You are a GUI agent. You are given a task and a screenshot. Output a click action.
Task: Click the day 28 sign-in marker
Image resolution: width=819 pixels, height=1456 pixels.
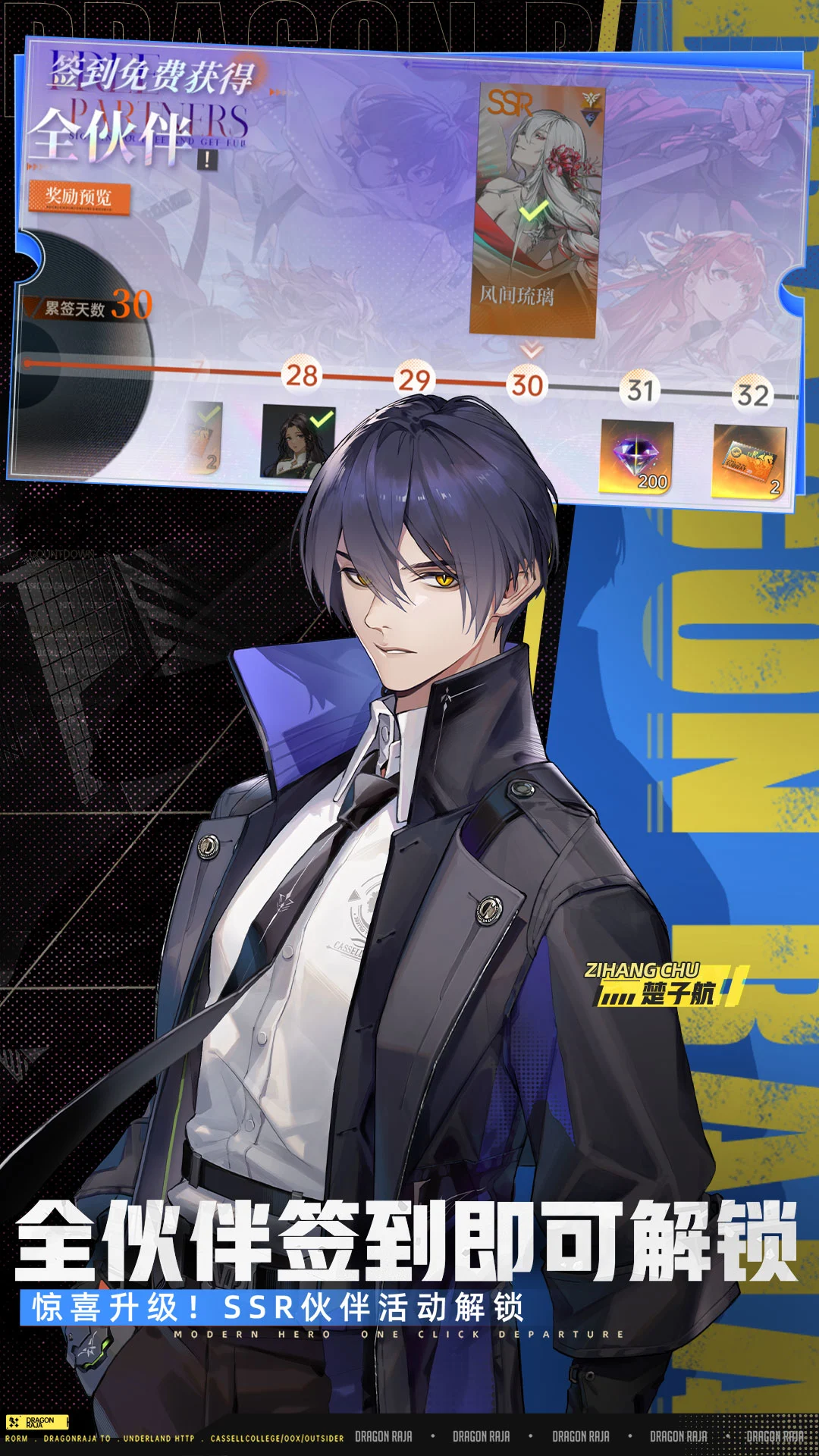pyautogui.click(x=301, y=375)
